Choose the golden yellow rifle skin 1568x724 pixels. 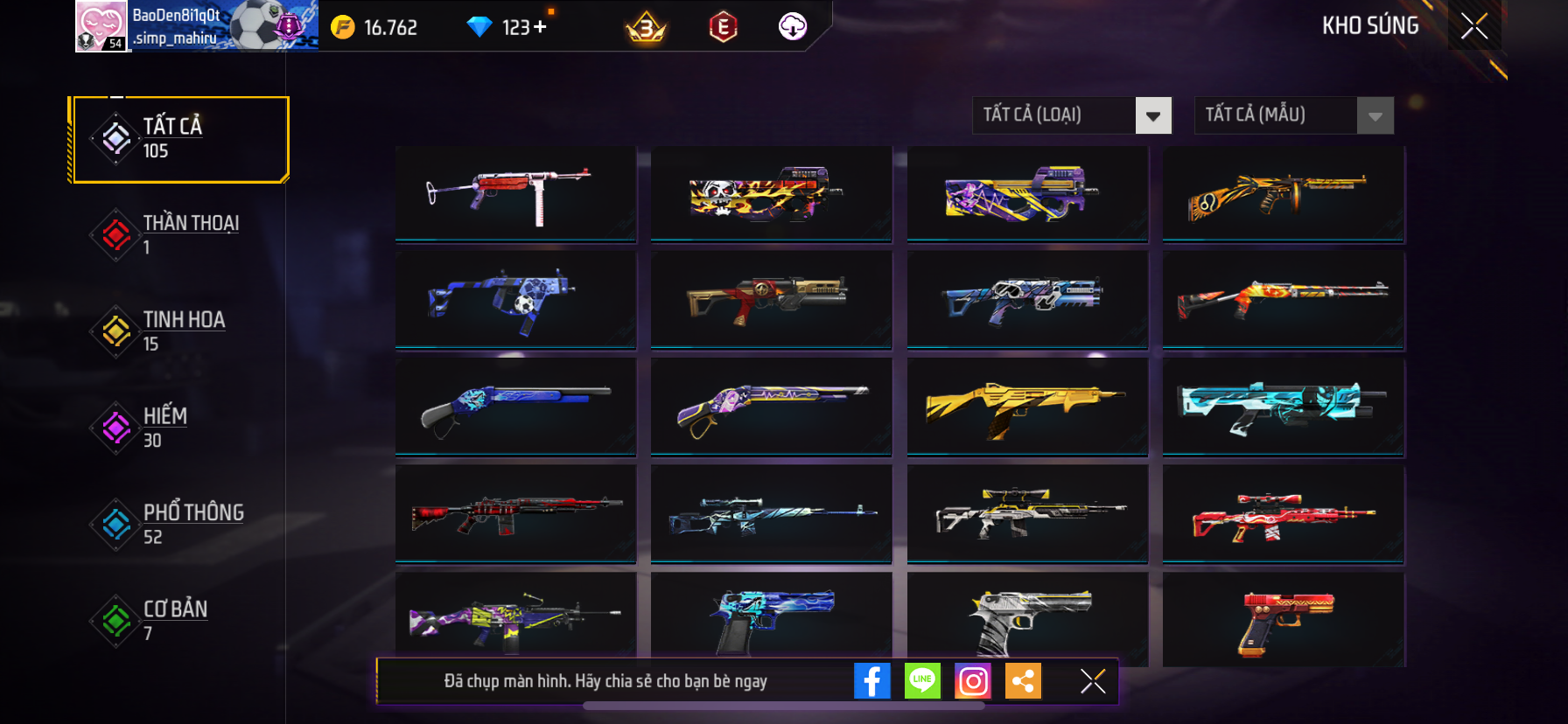(x=1027, y=407)
